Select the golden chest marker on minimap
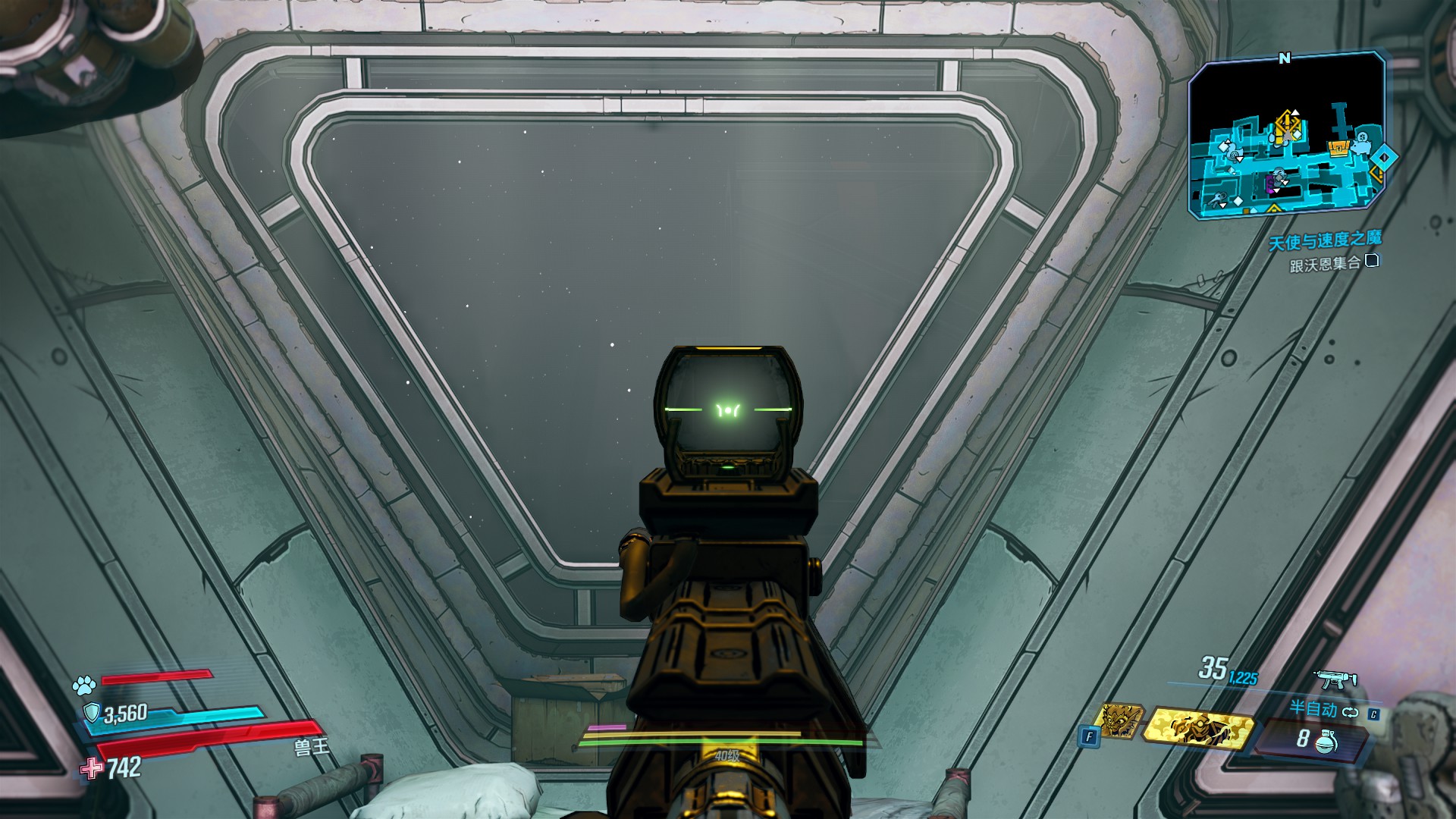1456x819 pixels. click(1340, 148)
